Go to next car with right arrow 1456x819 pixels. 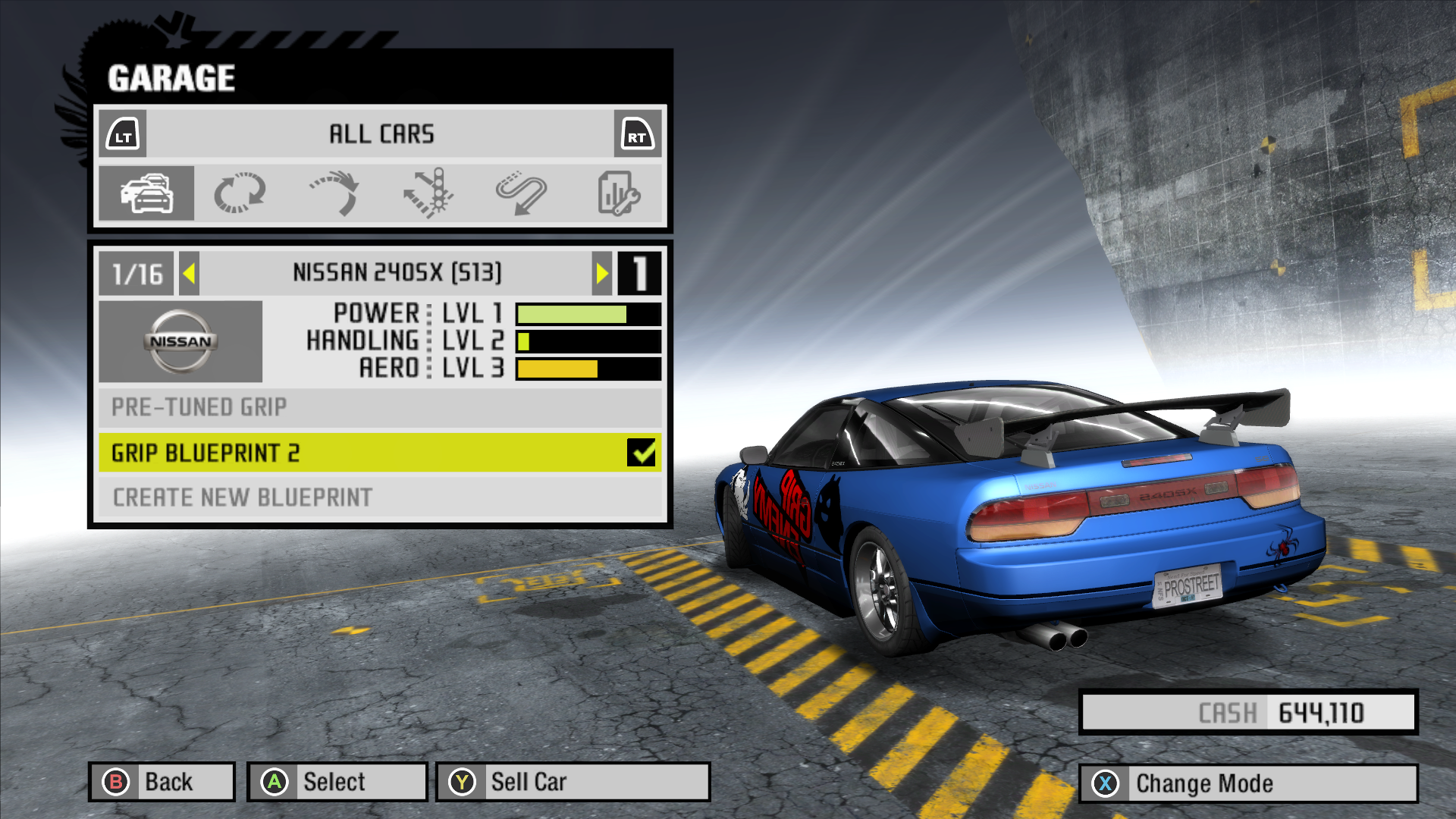(602, 273)
